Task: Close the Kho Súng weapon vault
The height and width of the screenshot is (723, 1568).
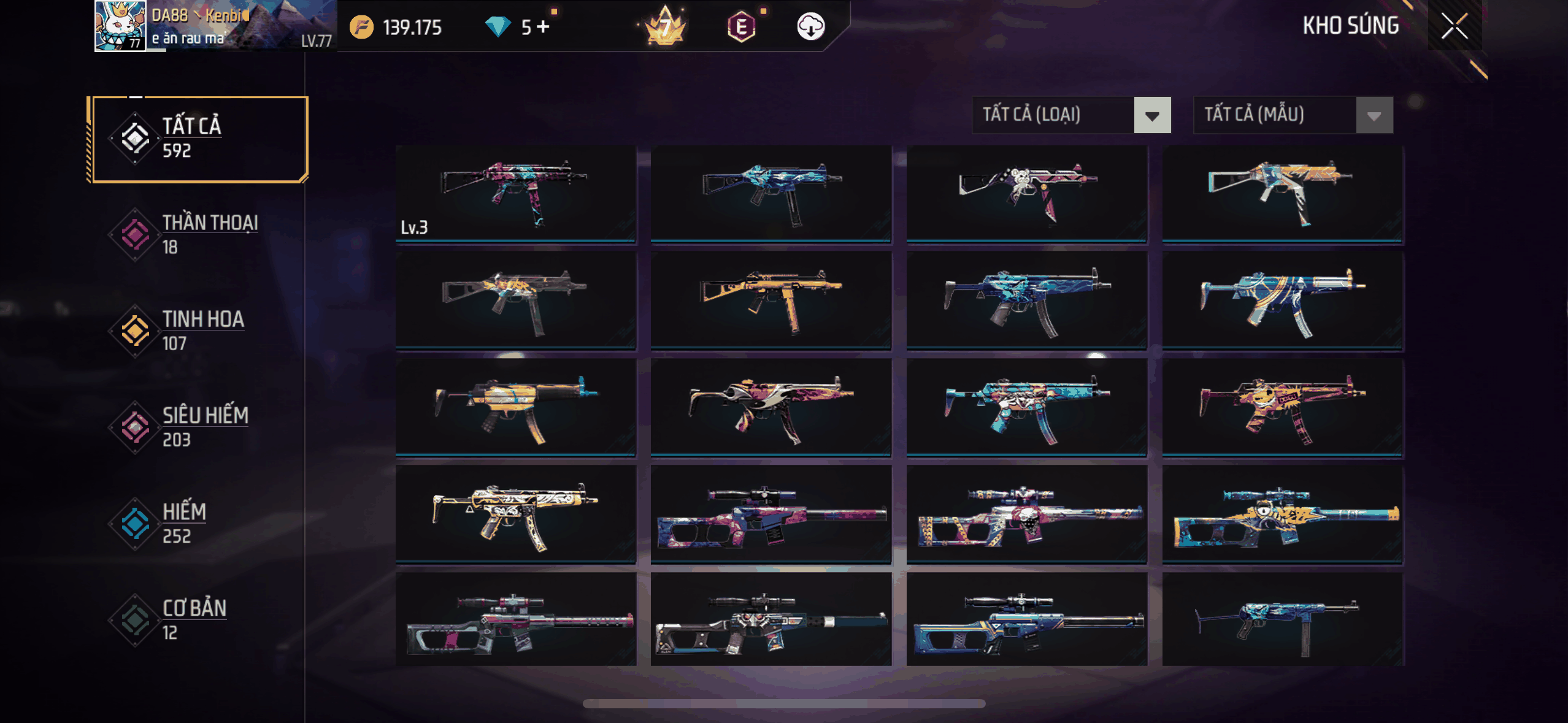Action: [x=1454, y=26]
